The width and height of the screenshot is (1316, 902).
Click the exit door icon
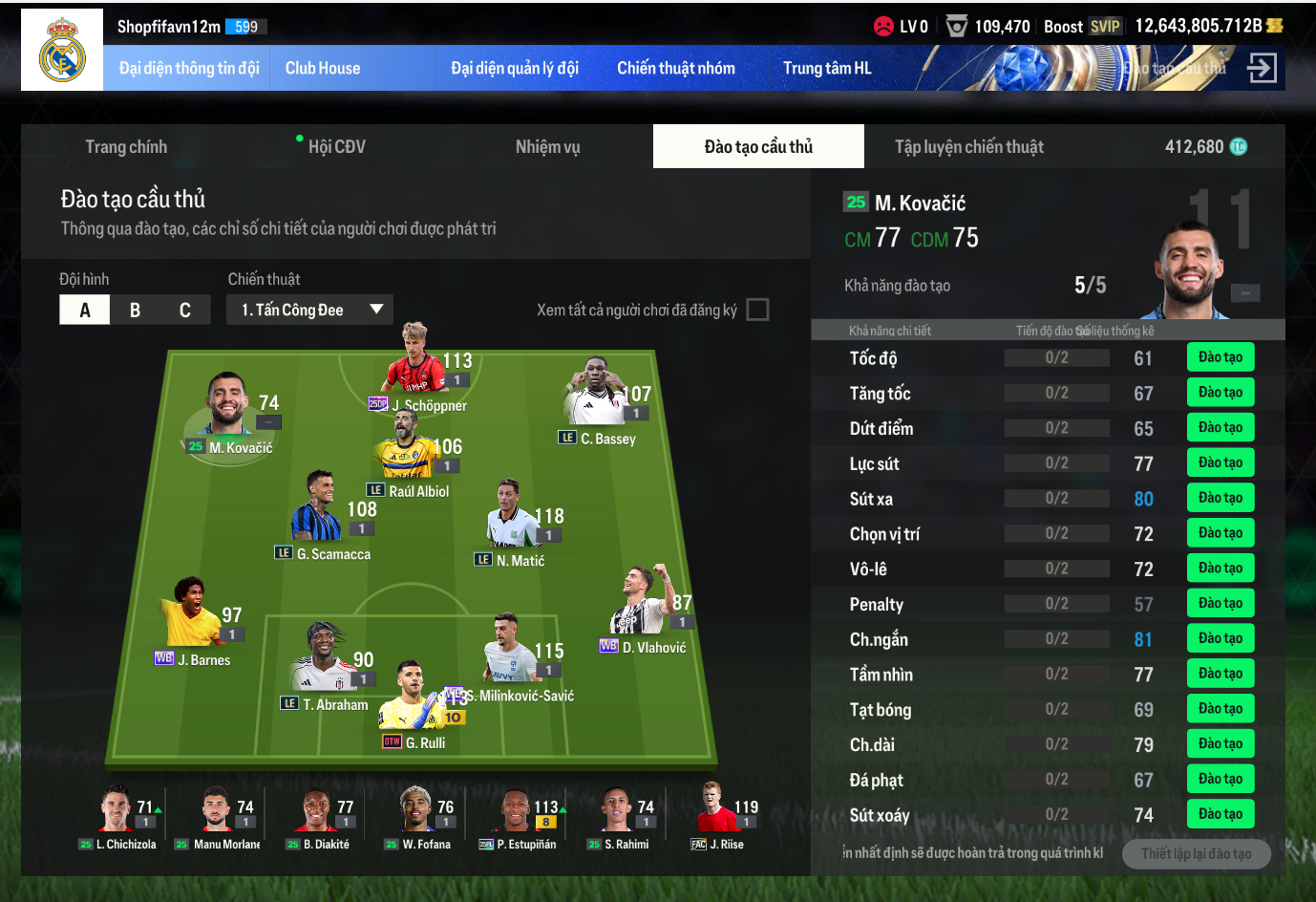pyautogui.click(x=1262, y=68)
